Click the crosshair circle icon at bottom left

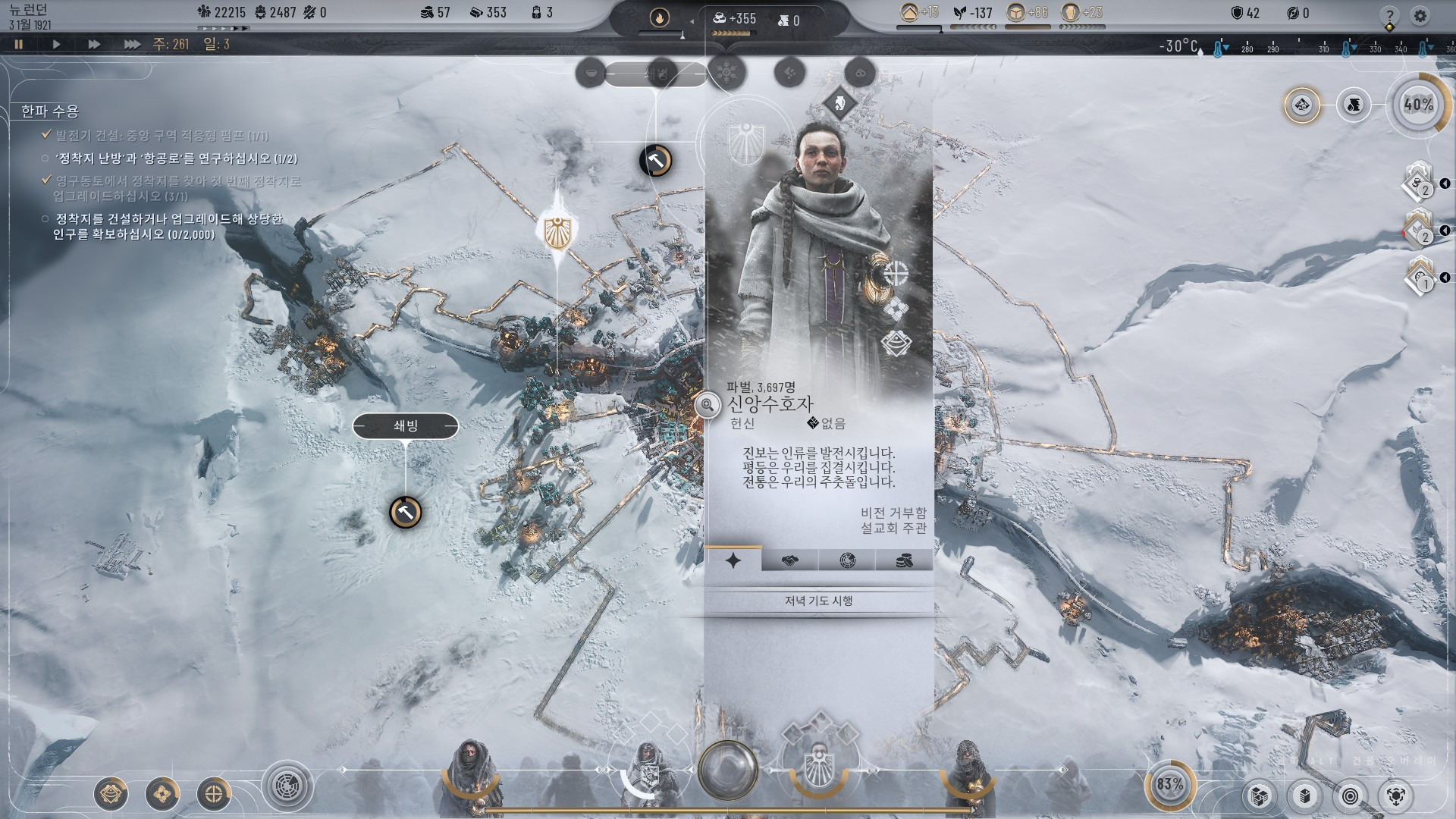(x=214, y=794)
